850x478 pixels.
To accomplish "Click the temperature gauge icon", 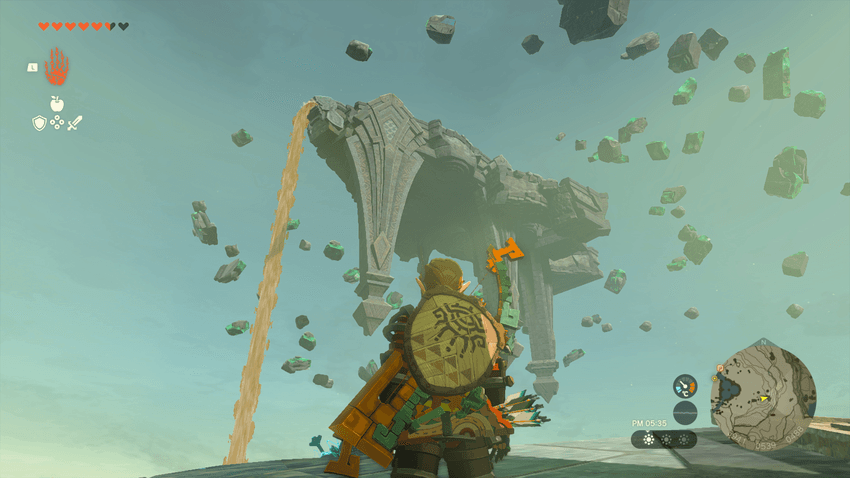I will [685, 386].
